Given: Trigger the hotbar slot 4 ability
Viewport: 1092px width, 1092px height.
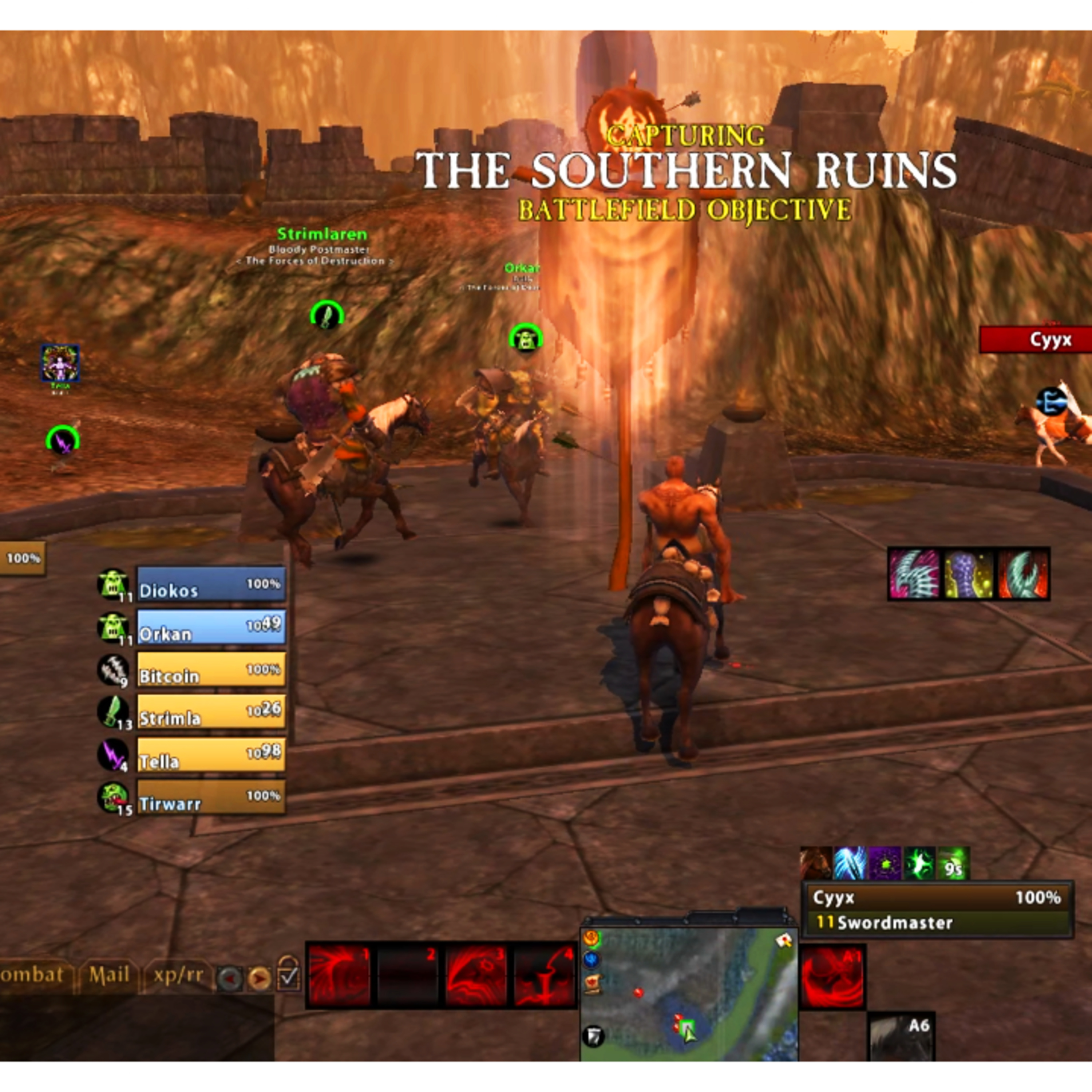Looking at the screenshot, I should coord(545,975).
